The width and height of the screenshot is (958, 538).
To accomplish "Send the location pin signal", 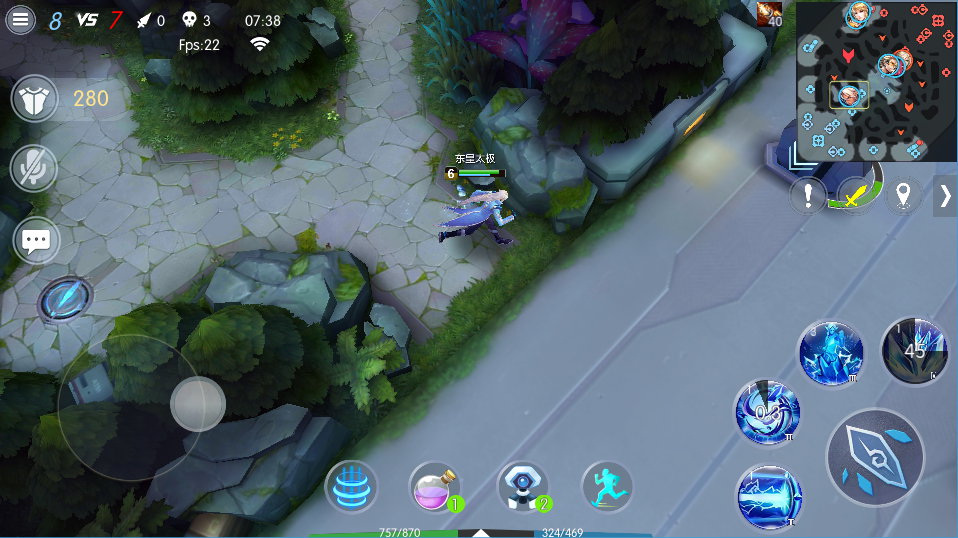I will pos(904,195).
